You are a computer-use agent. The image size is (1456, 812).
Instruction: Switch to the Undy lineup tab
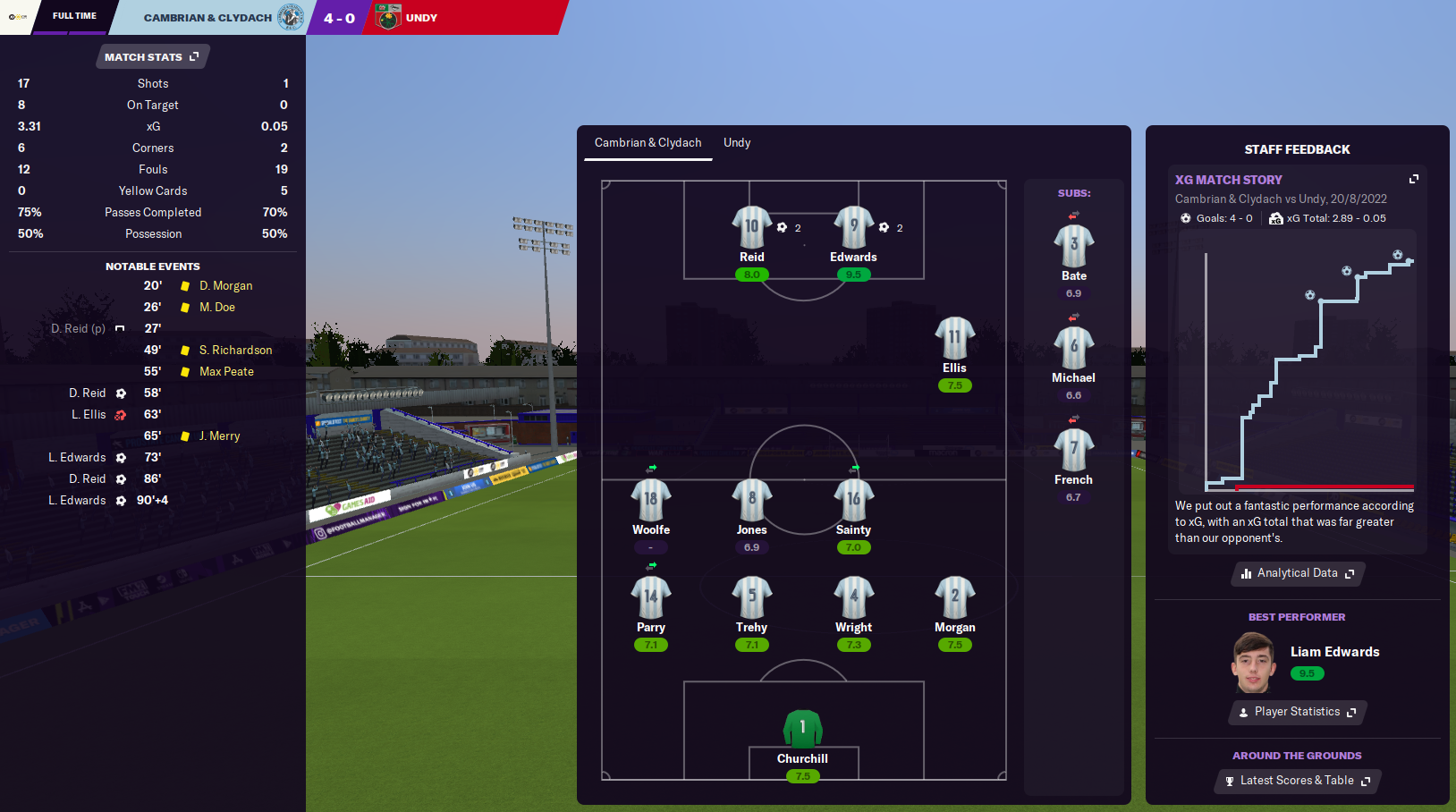click(737, 143)
